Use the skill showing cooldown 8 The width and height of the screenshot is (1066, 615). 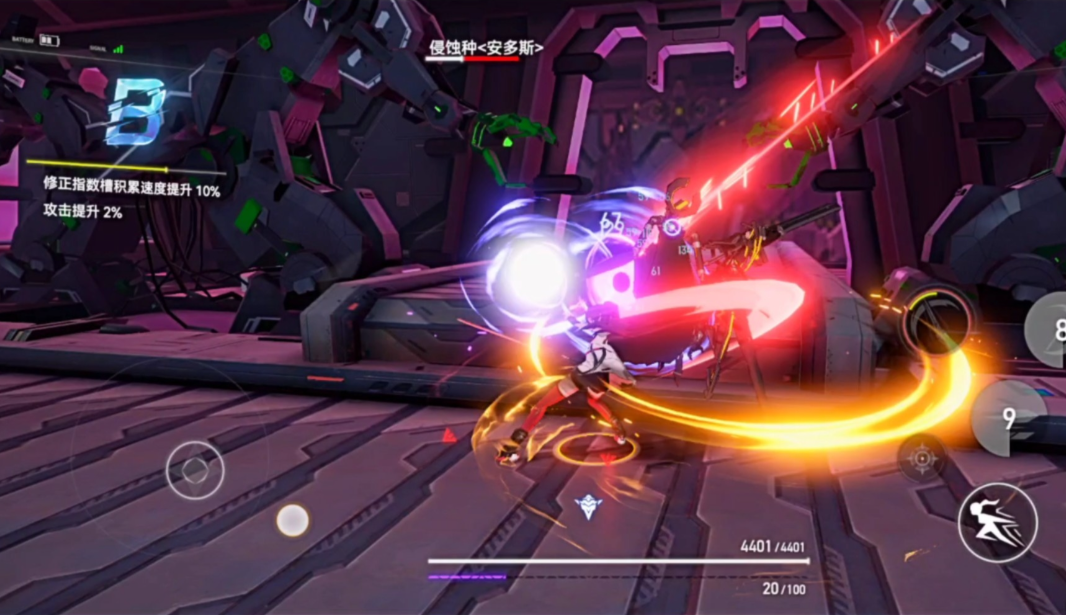coord(1049,328)
